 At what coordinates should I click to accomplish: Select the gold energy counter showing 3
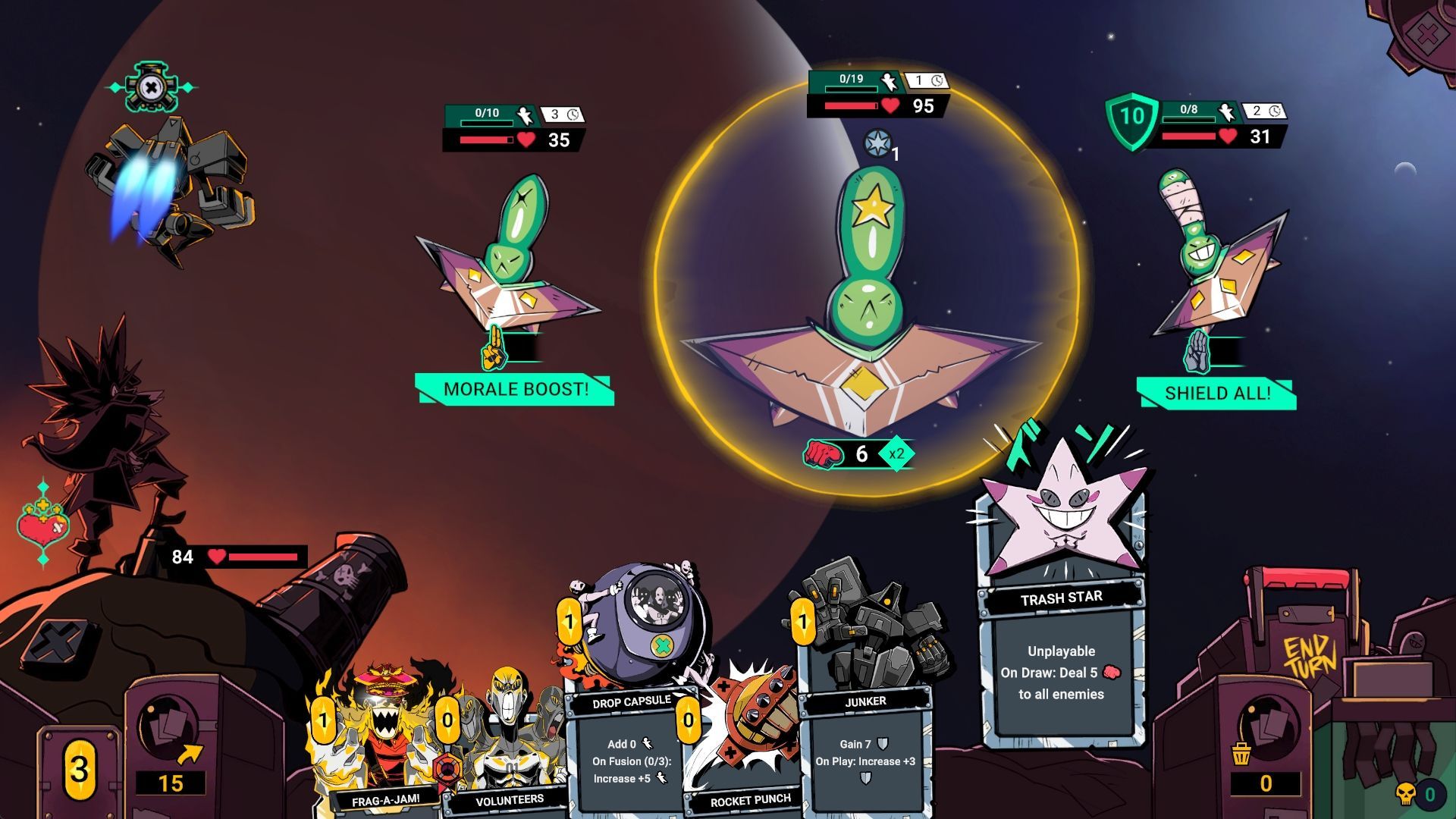coord(80,770)
